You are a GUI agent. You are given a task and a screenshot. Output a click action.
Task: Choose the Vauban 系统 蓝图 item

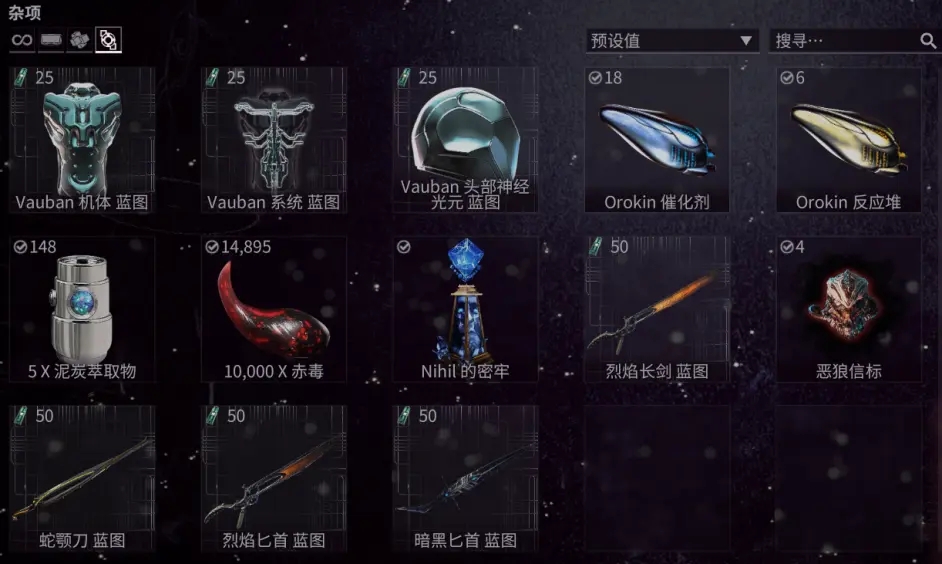[x=274, y=139]
